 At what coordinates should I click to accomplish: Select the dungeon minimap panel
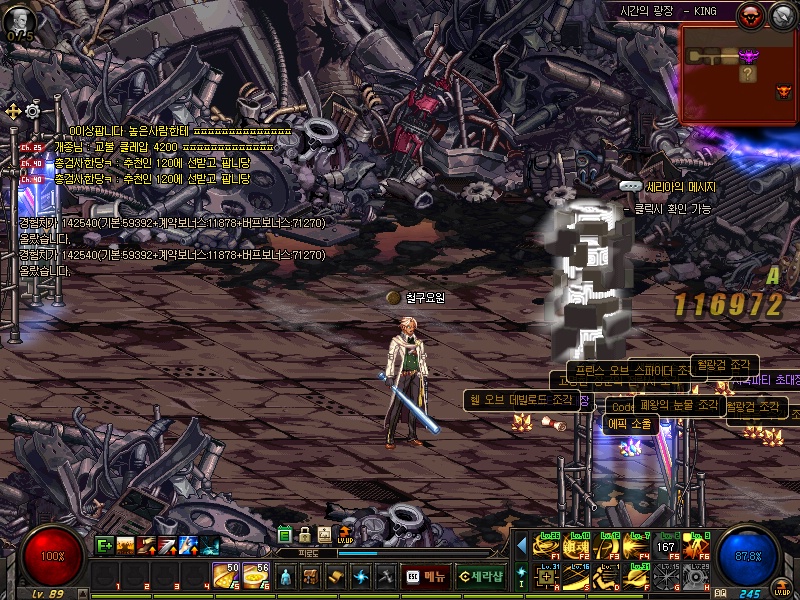click(739, 75)
